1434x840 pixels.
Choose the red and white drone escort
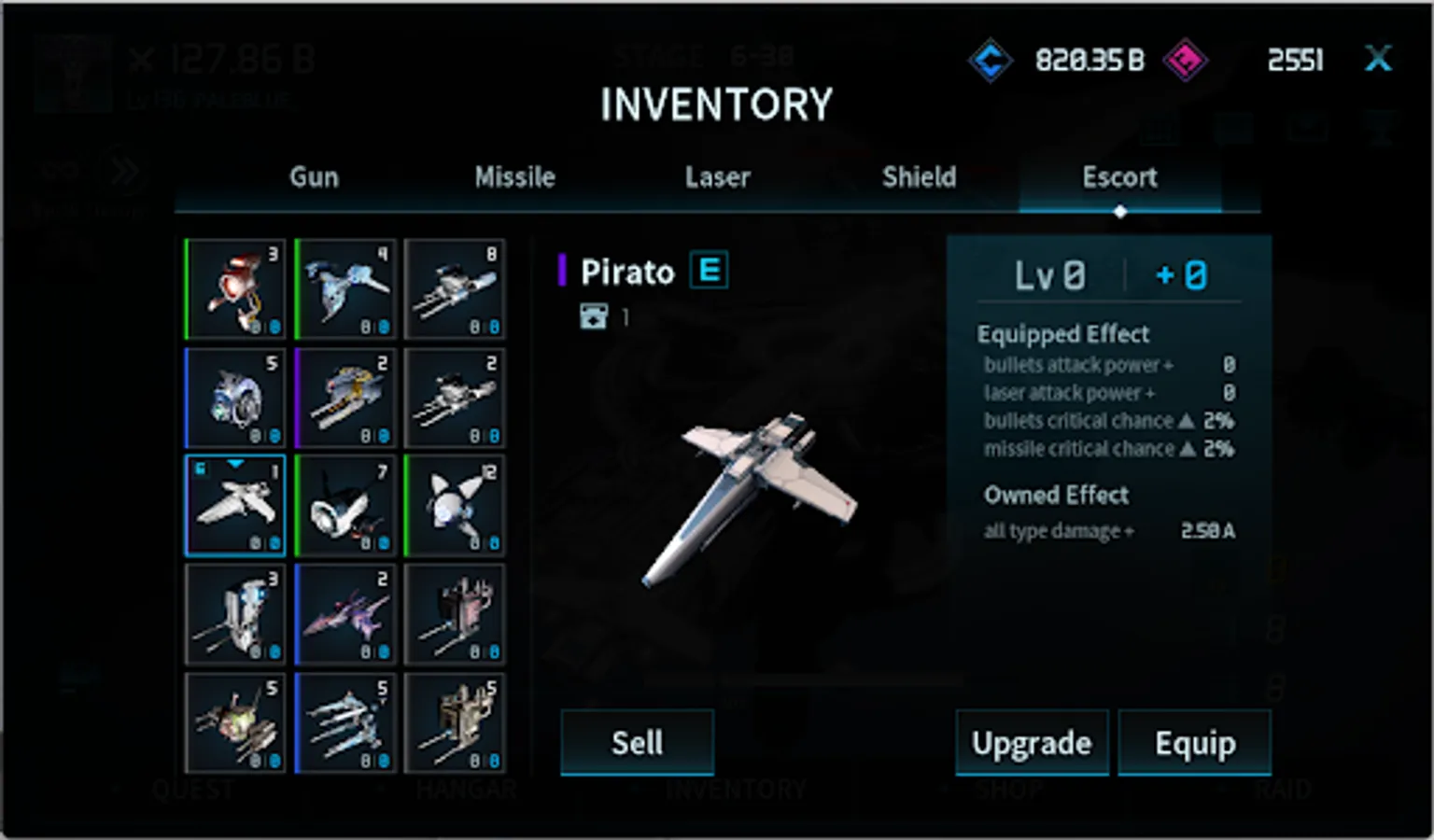click(235, 288)
